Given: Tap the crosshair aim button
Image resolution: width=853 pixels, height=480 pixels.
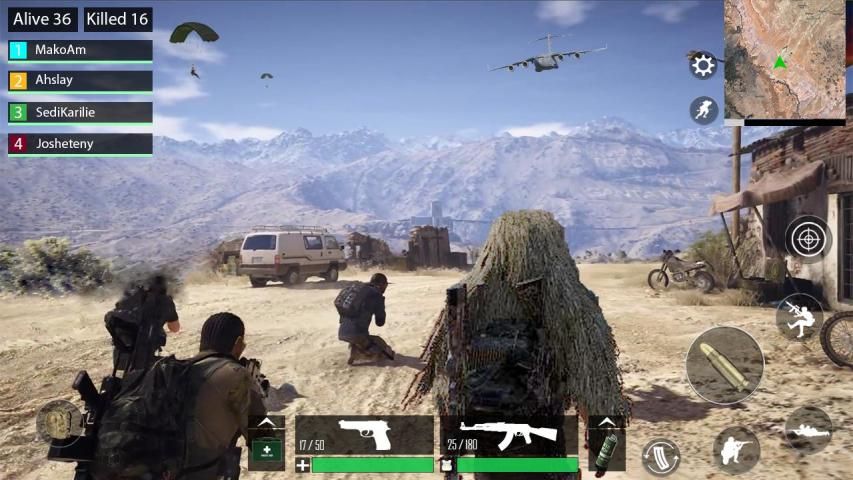Looking at the screenshot, I should 808,238.
